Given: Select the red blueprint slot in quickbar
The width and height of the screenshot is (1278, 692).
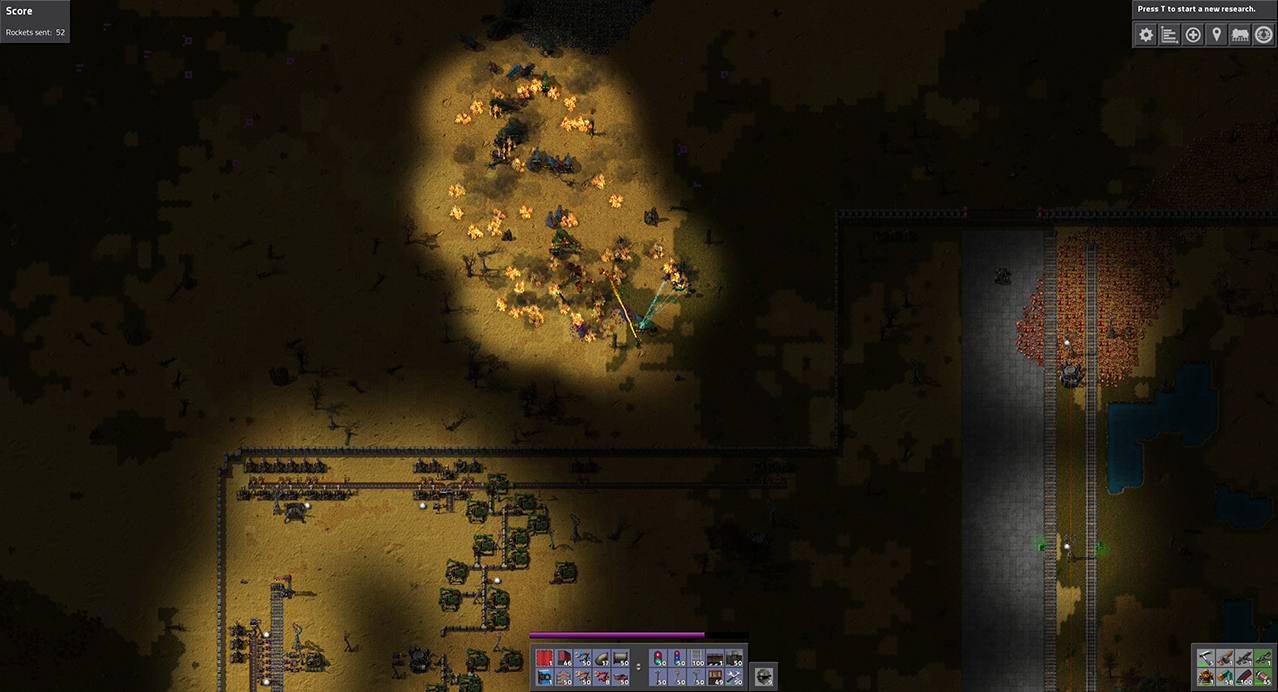Looking at the screenshot, I should click(x=544, y=658).
